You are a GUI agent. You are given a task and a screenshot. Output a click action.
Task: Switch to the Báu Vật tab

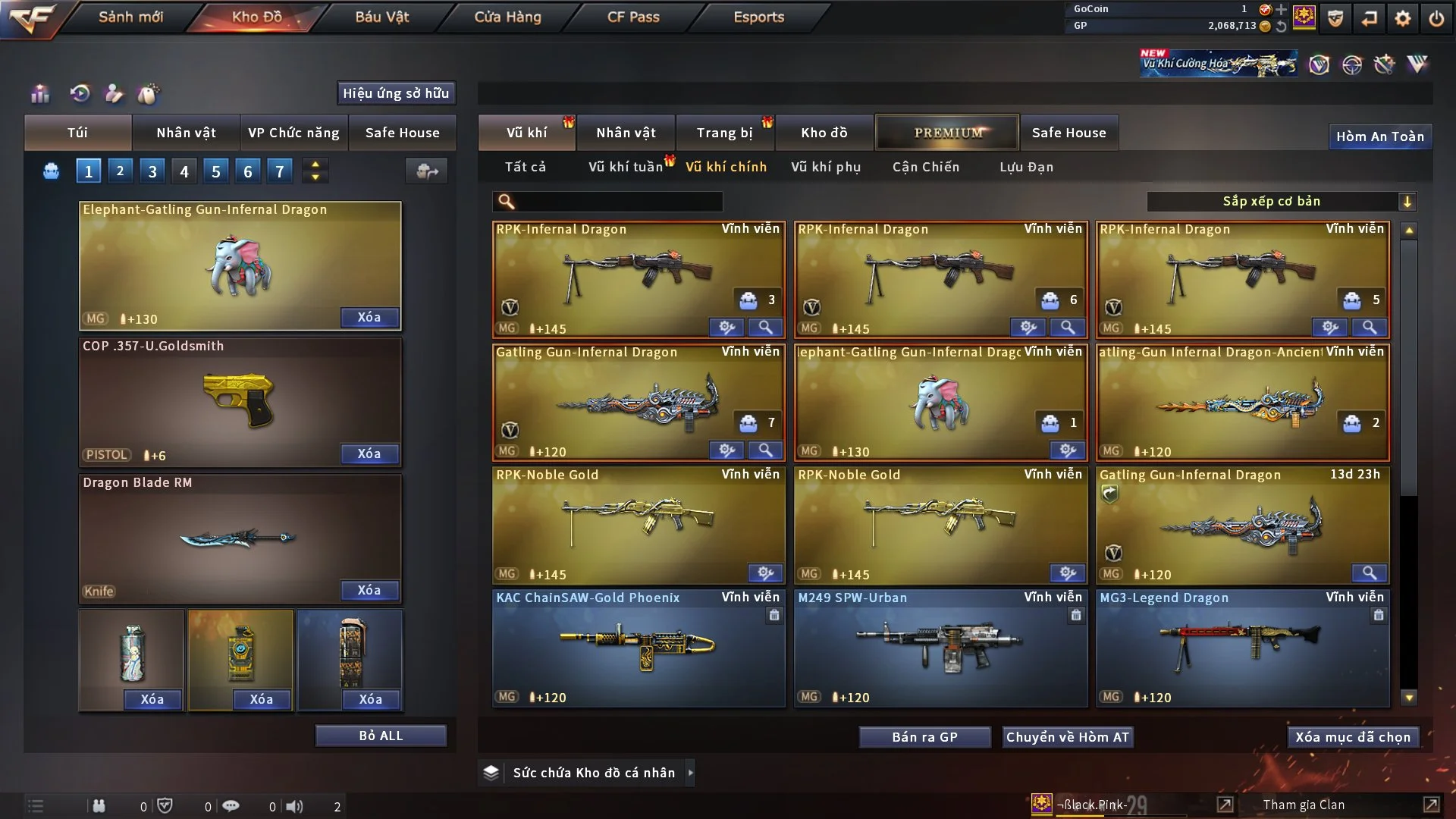(x=381, y=17)
